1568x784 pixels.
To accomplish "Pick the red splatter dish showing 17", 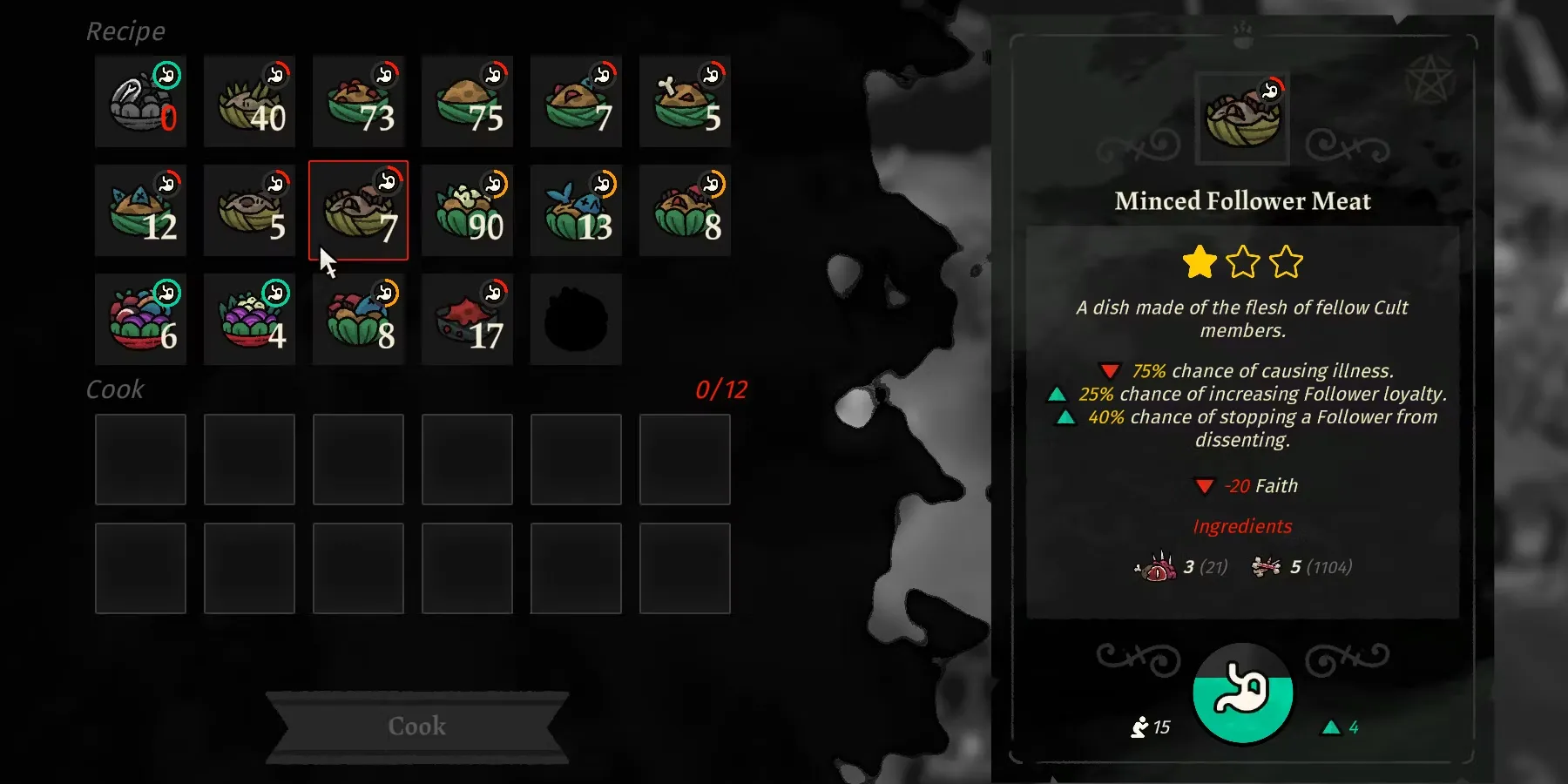I will (x=467, y=319).
